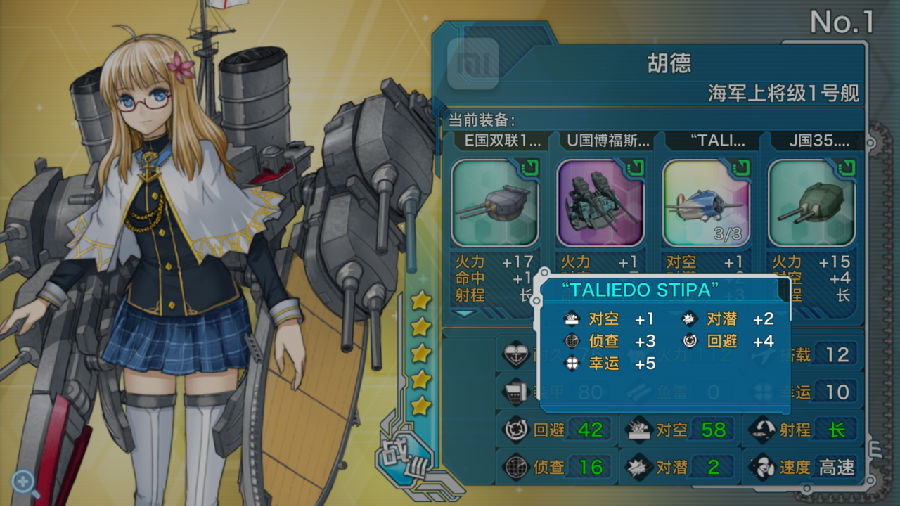Select the J国35 green cannon equipment slot
The image size is (900, 506).
coord(810,203)
